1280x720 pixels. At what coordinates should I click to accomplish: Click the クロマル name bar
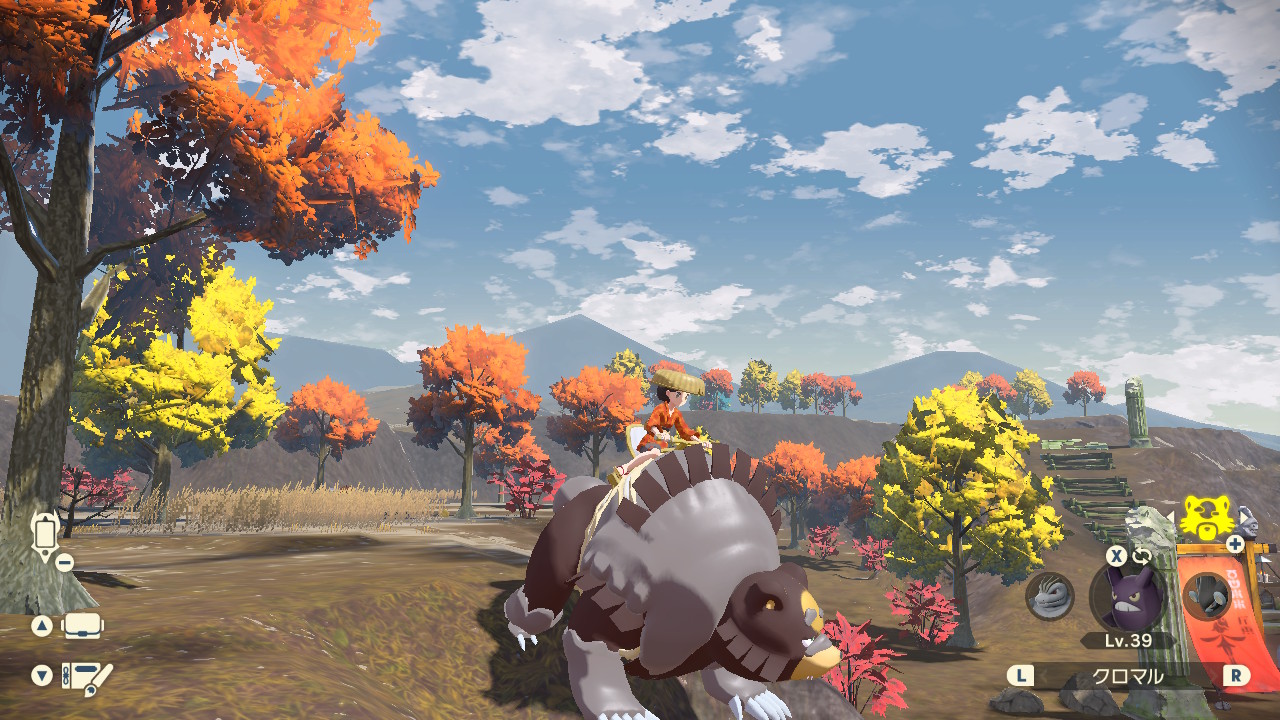pos(1127,676)
